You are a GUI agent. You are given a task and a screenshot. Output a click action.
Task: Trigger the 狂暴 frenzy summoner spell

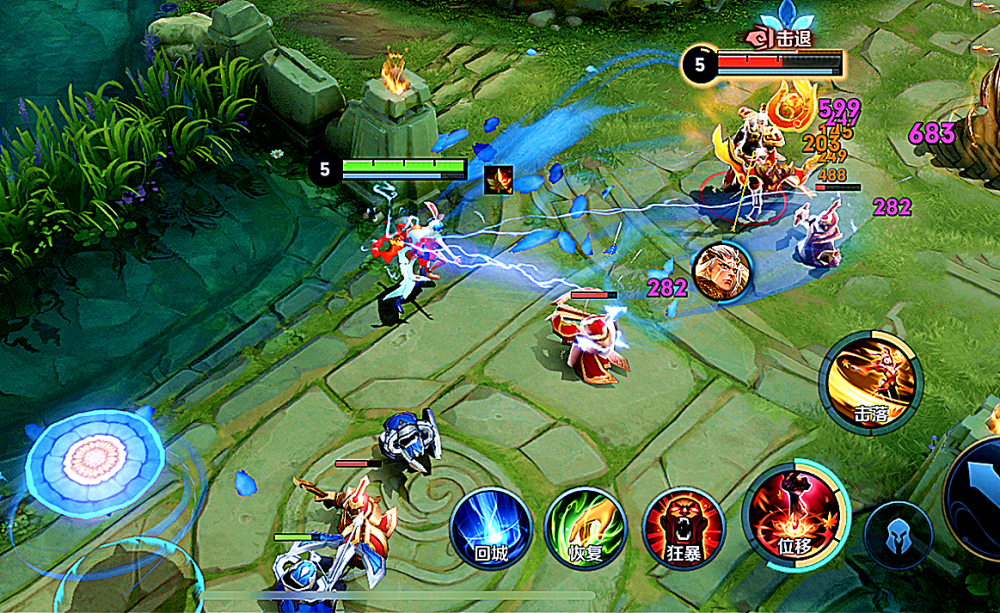684,528
